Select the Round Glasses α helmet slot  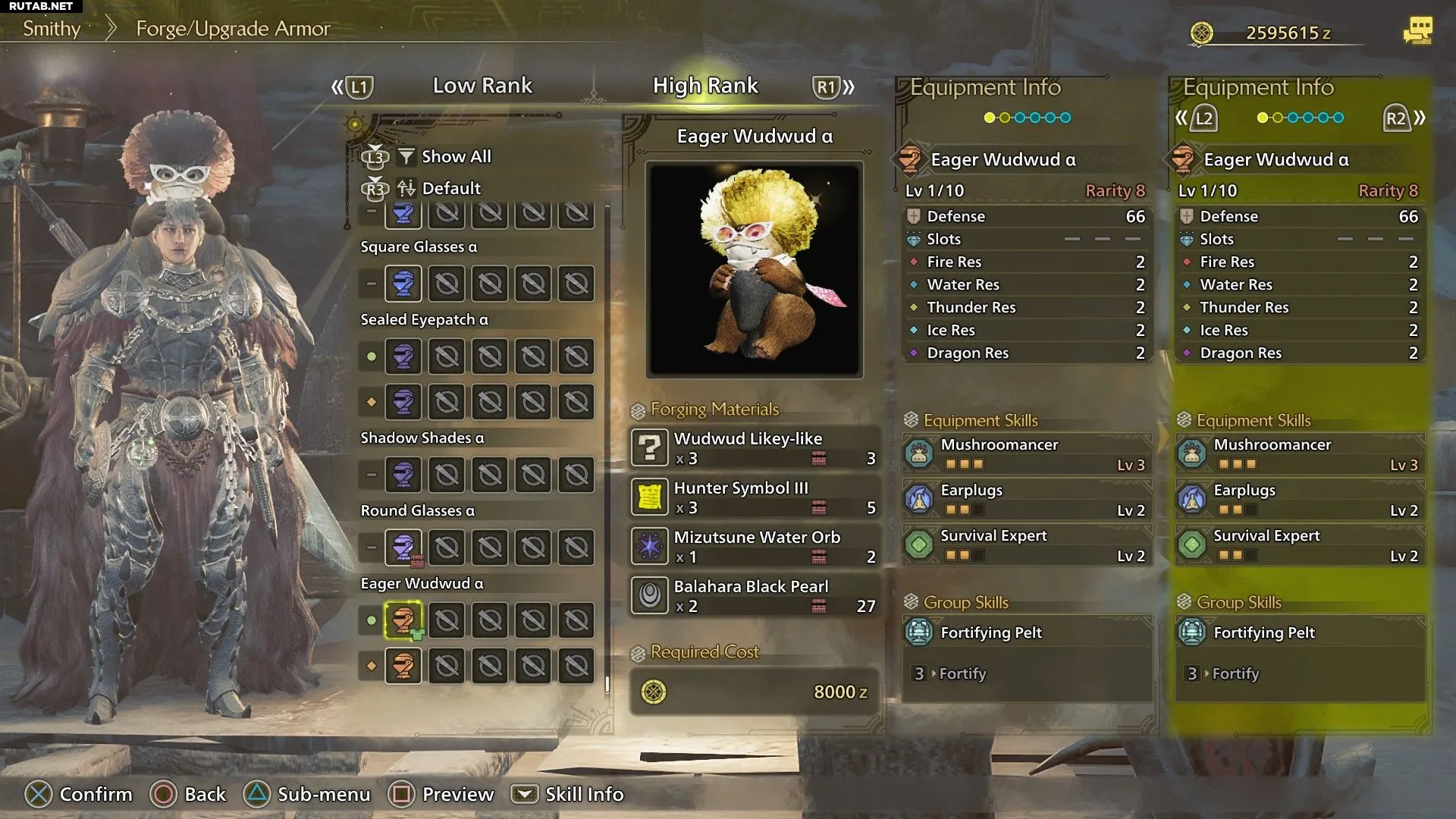coord(403,548)
